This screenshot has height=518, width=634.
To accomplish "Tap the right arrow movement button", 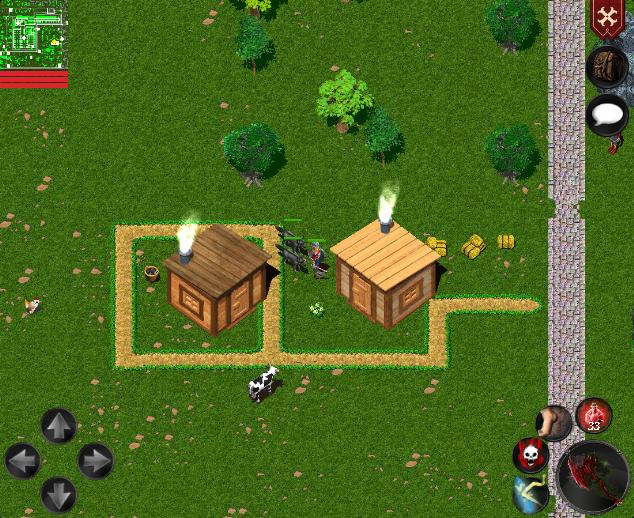I will coord(95,461).
